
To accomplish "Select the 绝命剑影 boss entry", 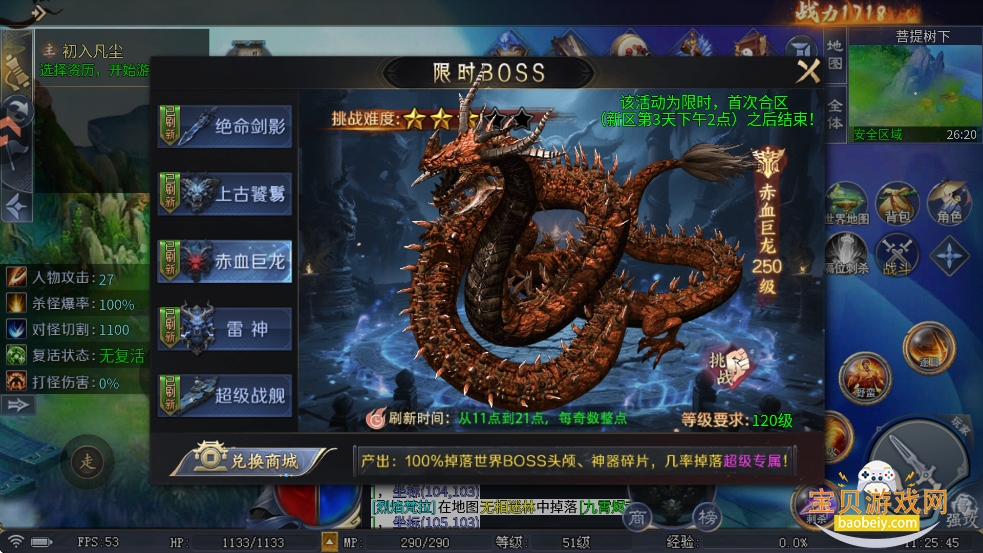I will tap(225, 127).
